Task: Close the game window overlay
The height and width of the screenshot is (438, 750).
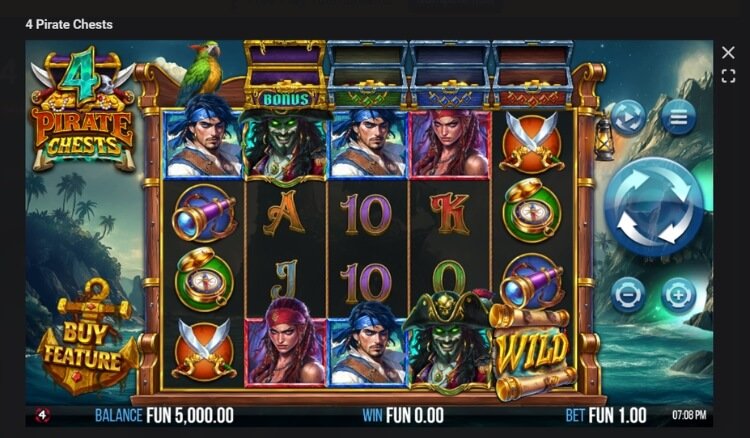Action: [728, 52]
